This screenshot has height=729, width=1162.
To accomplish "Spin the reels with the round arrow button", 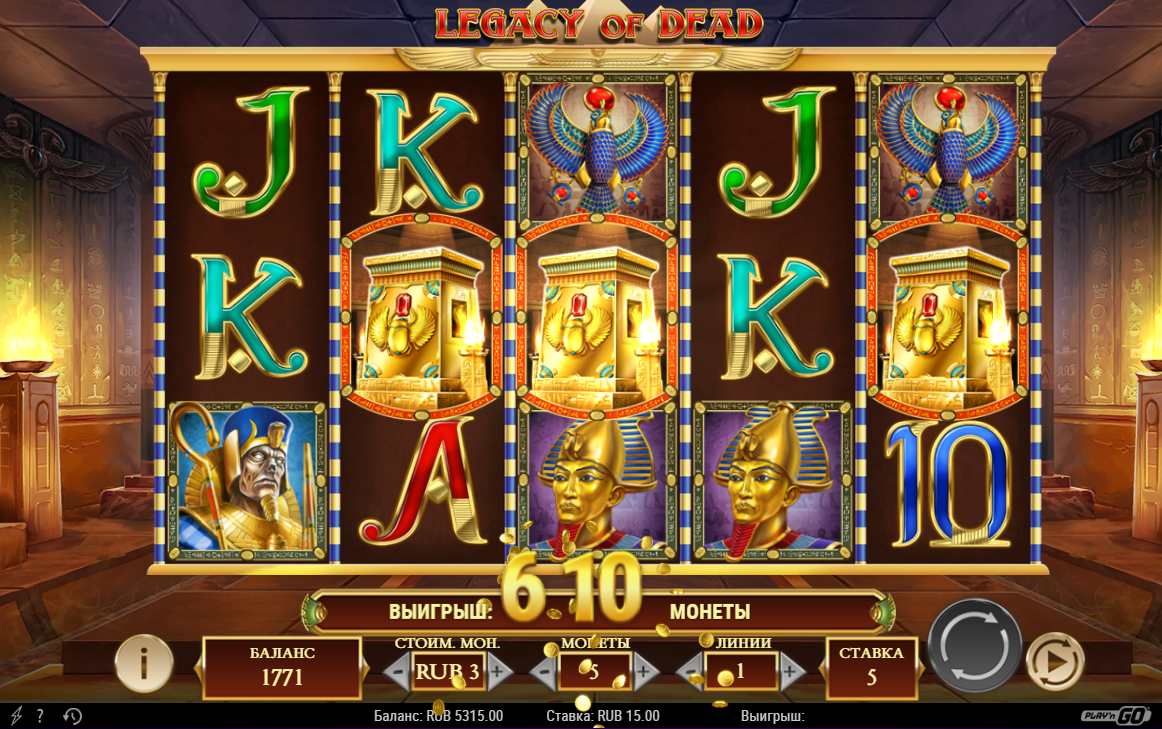I will point(974,645).
